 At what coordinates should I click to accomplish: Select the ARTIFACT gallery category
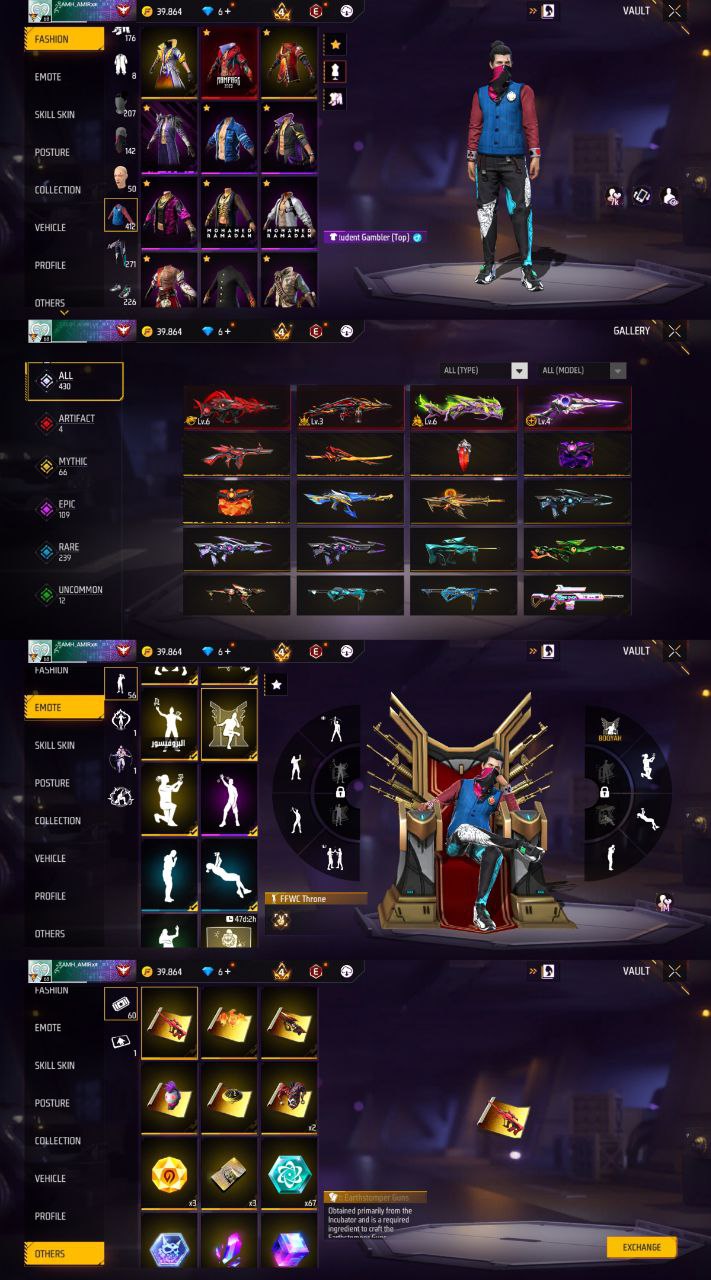75,423
